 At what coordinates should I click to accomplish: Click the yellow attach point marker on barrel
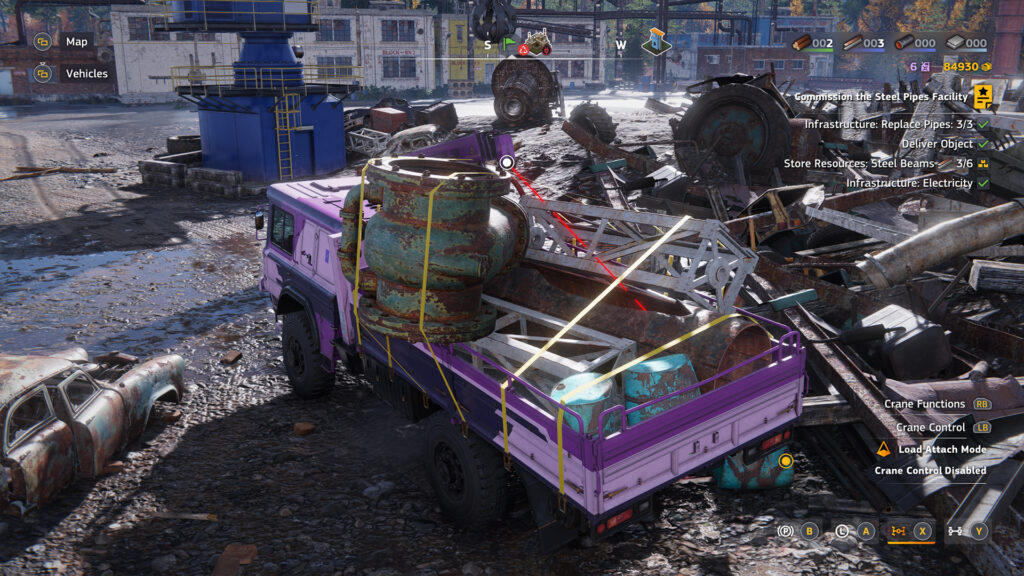point(786,461)
